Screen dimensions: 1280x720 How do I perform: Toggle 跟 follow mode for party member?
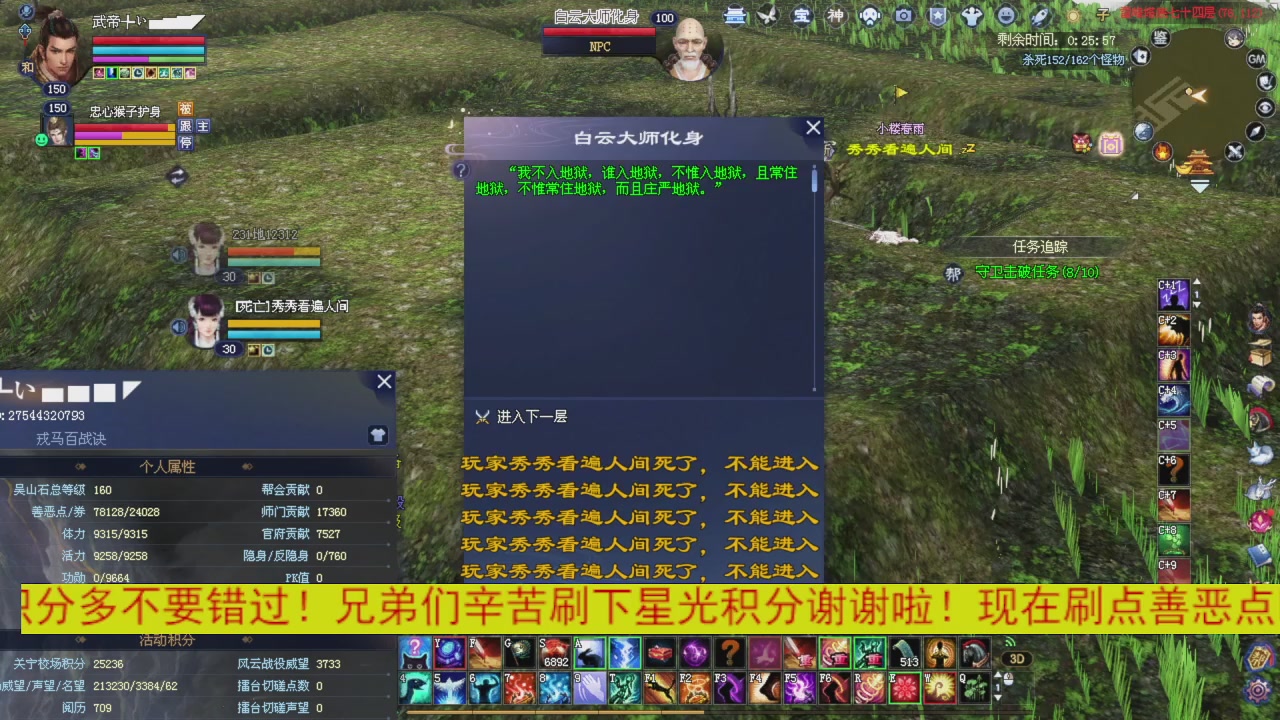click(x=185, y=126)
